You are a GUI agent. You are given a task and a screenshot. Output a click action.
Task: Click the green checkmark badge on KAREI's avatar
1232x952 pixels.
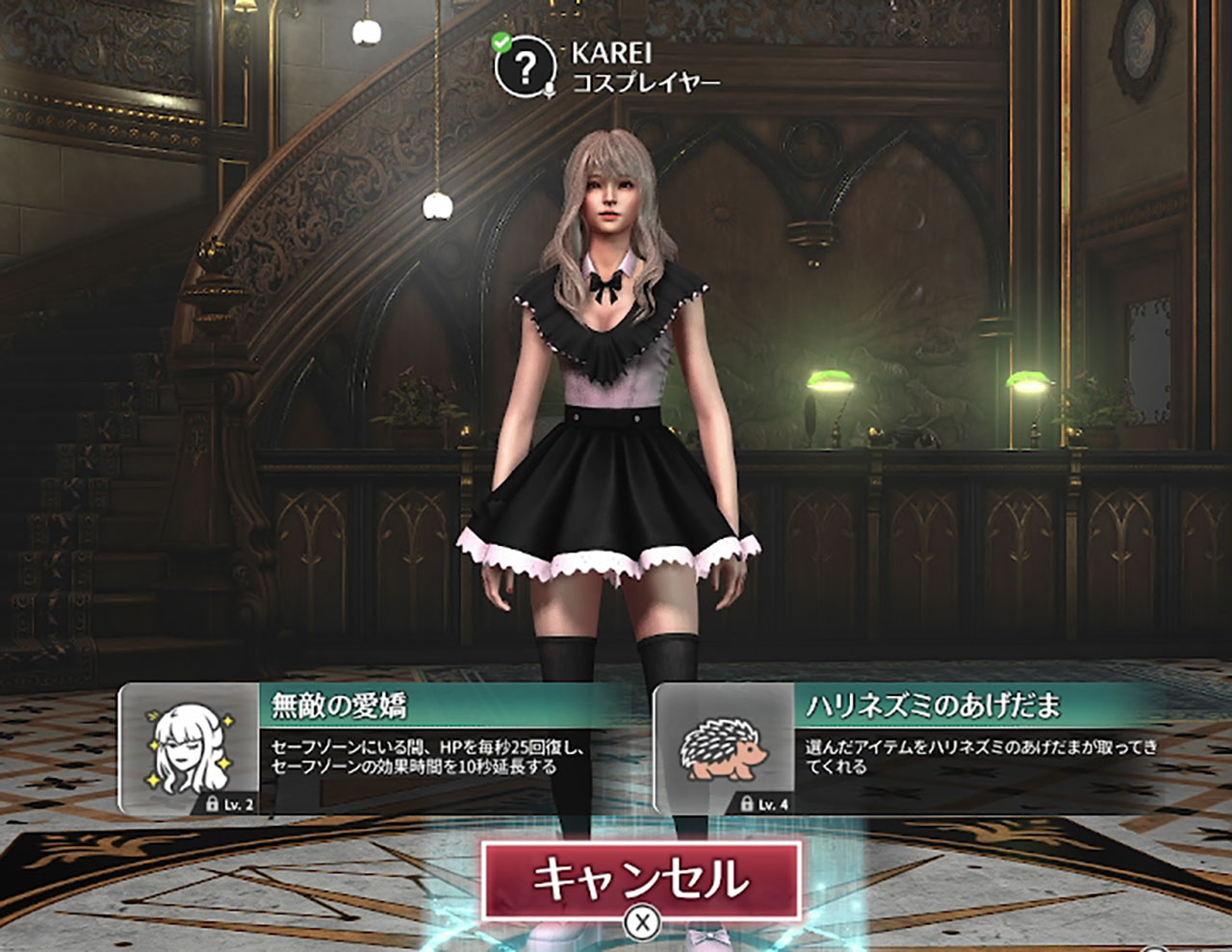click(500, 40)
